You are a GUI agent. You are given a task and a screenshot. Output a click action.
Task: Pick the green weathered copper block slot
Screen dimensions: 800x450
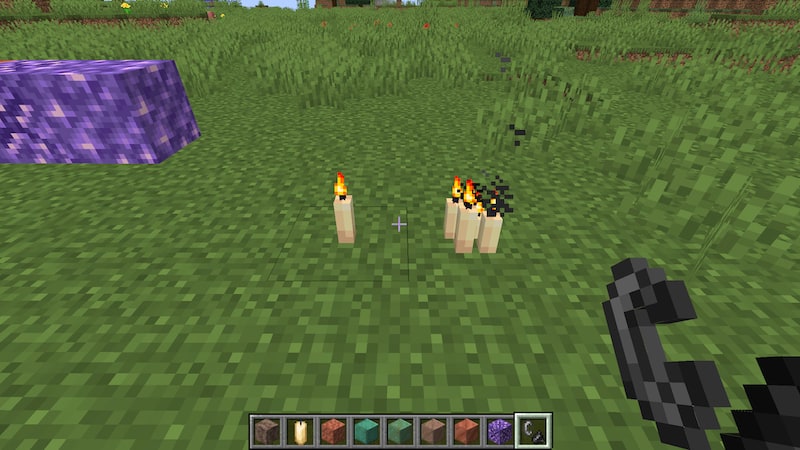pyautogui.click(x=399, y=431)
